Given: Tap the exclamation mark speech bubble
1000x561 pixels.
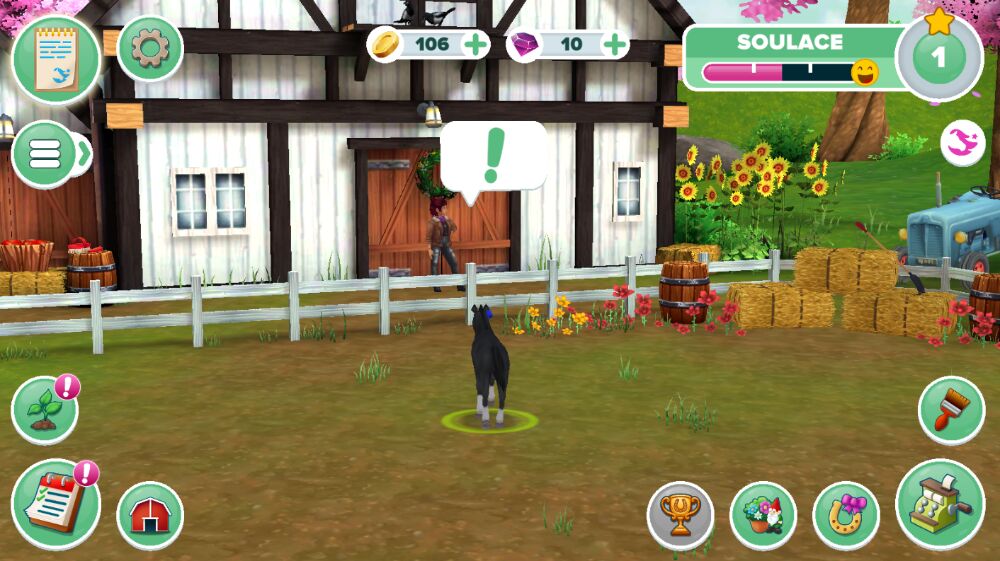Looking at the screenshot, I should click(492, 157).
